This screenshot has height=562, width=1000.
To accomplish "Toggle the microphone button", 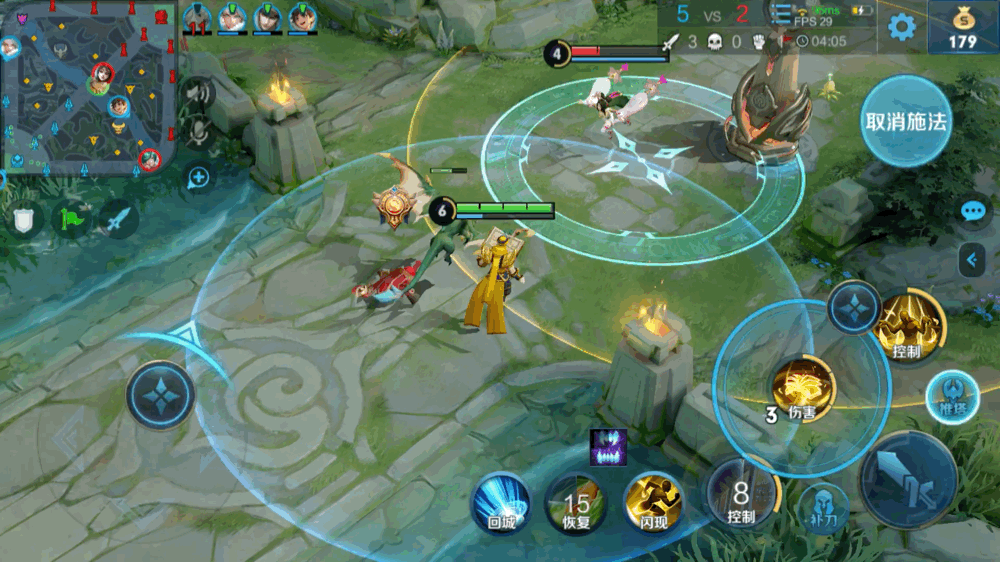I will pyautogui.click(x=198, y=131).
